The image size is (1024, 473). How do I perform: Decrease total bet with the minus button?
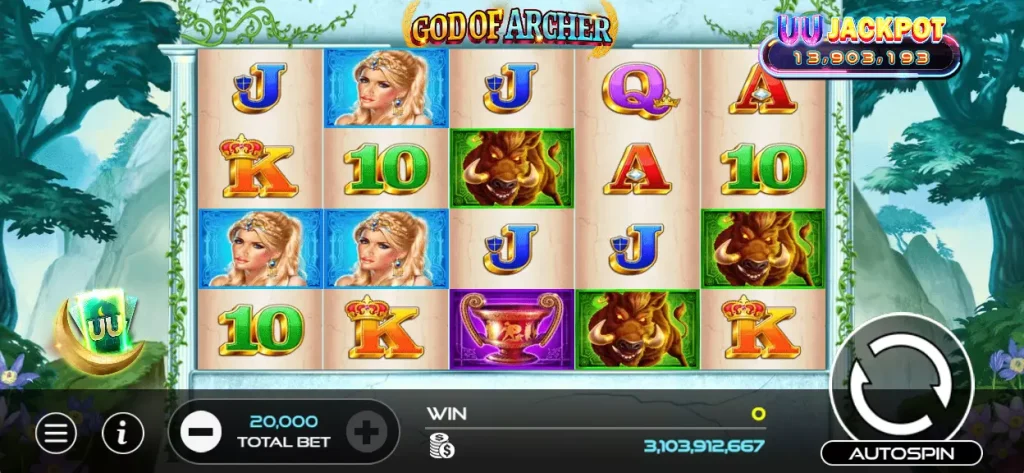click(201, 433)
